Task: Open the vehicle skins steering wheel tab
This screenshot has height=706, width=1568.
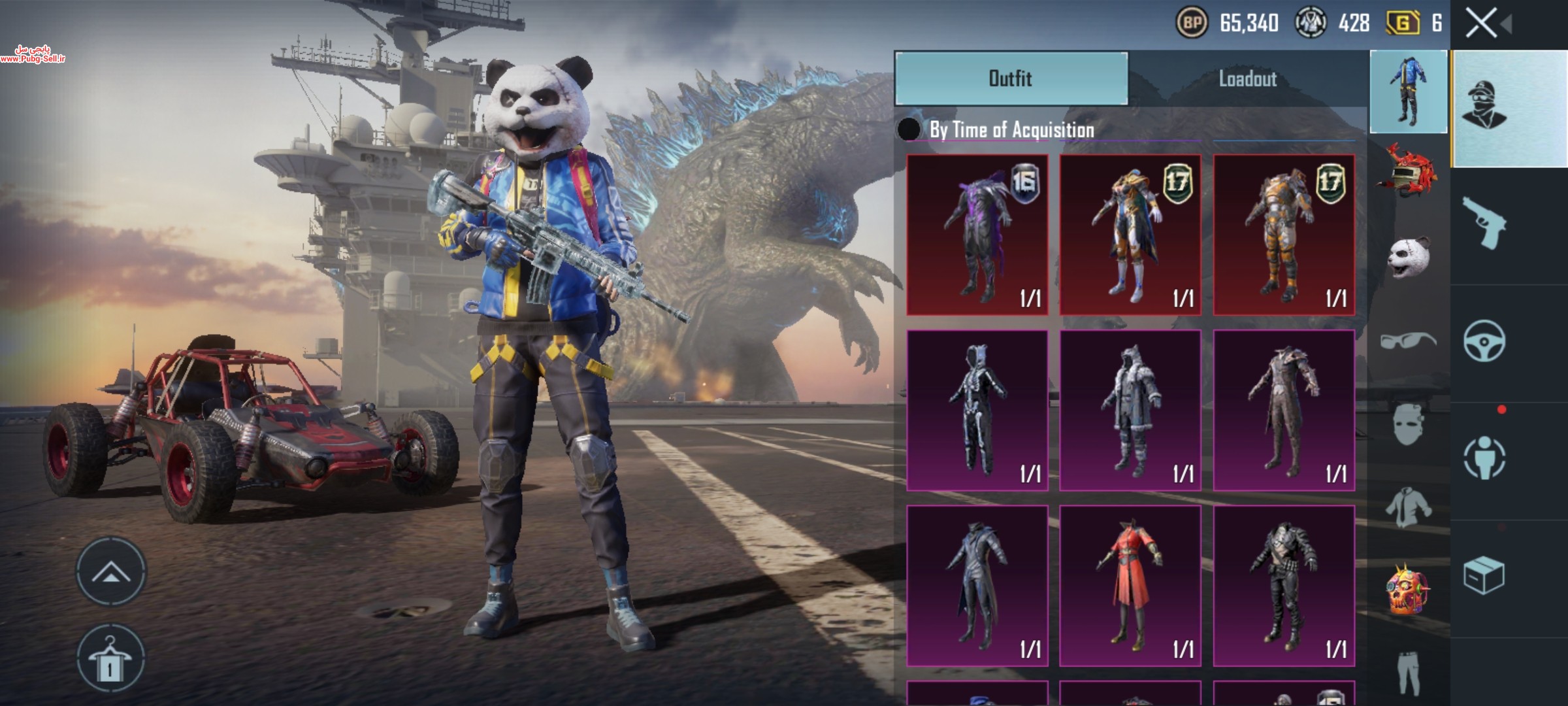Action: [x=1484, y=341]
